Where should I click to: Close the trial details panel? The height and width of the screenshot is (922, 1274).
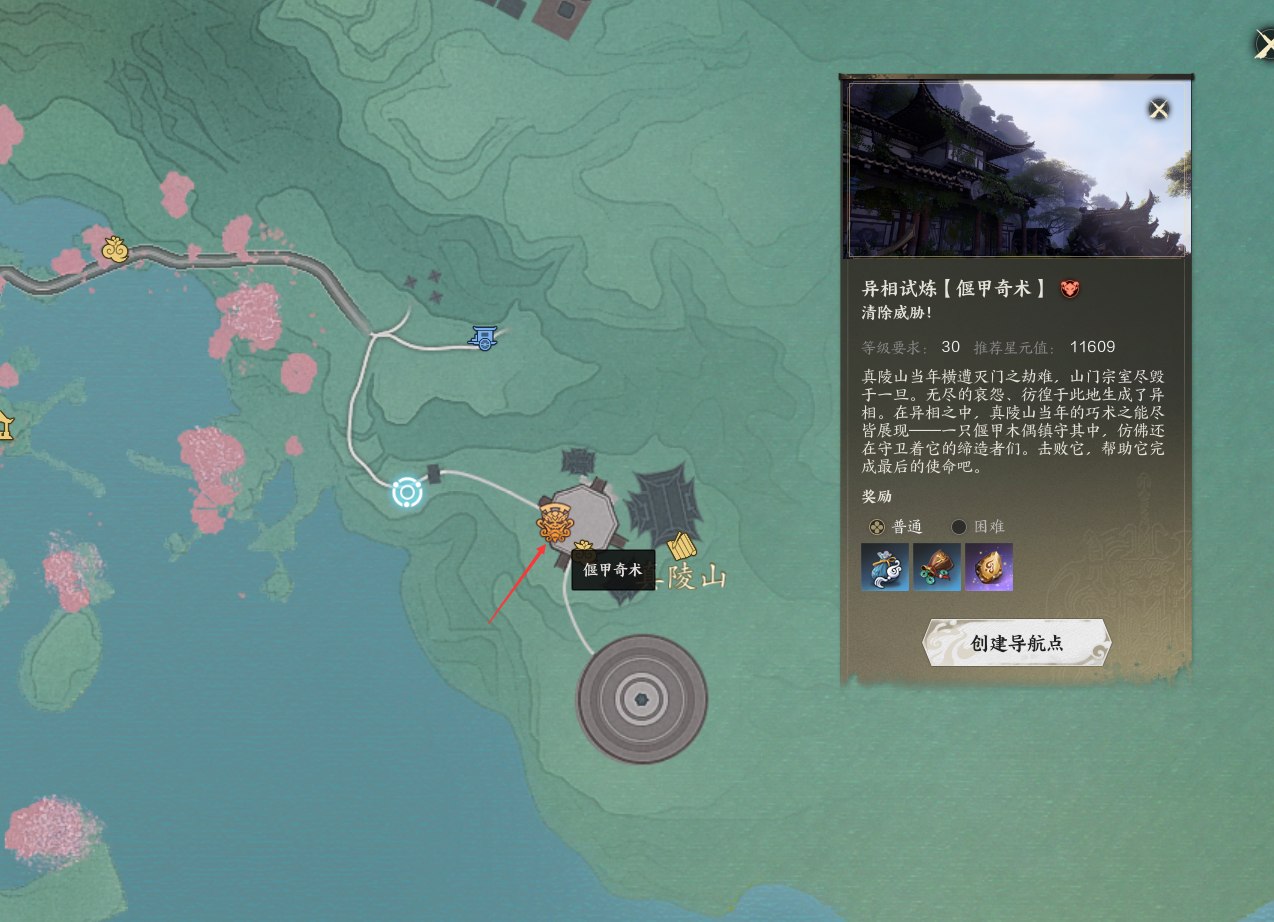point(1158,109)
